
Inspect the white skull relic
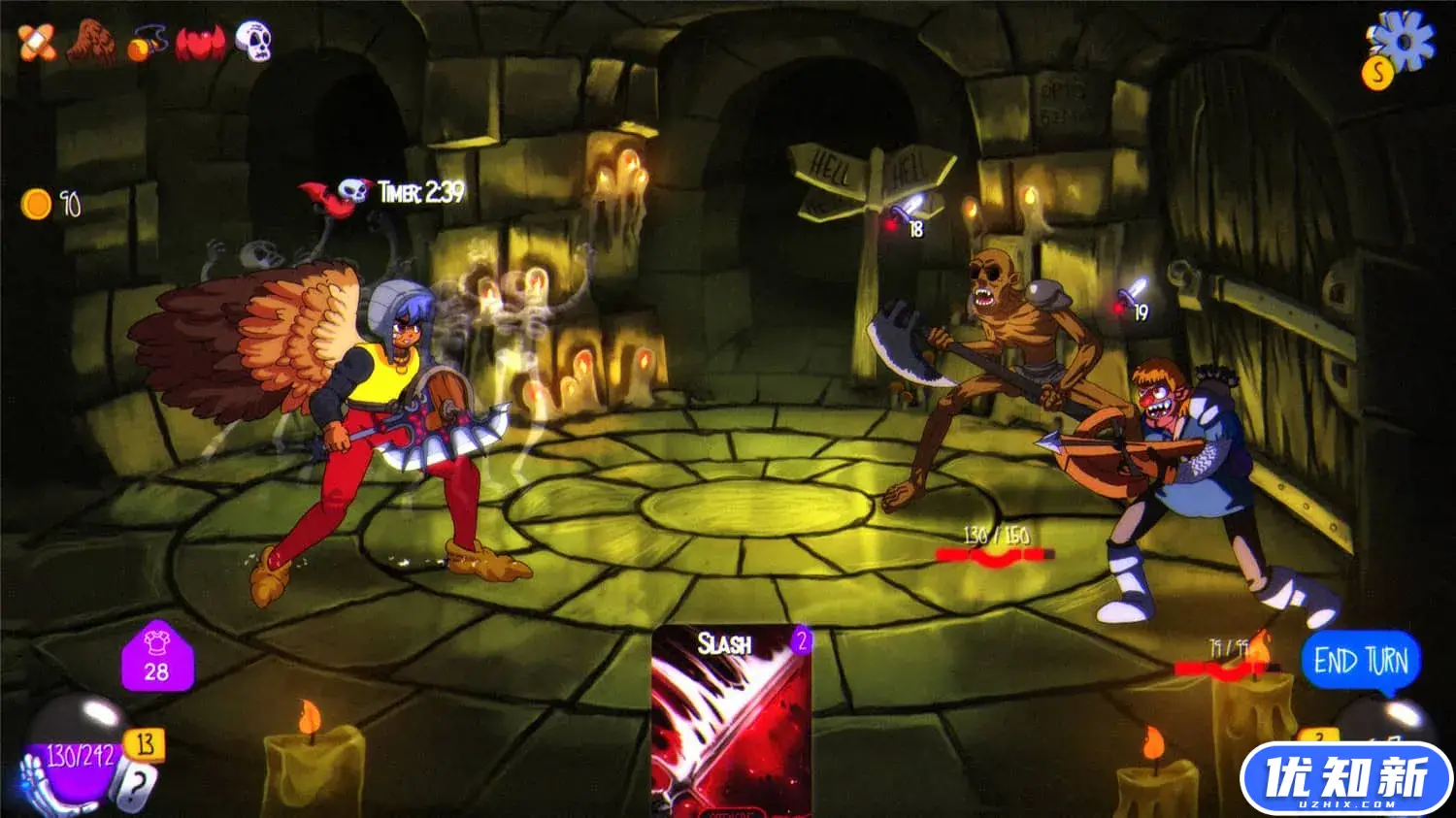tap(253, 42)
